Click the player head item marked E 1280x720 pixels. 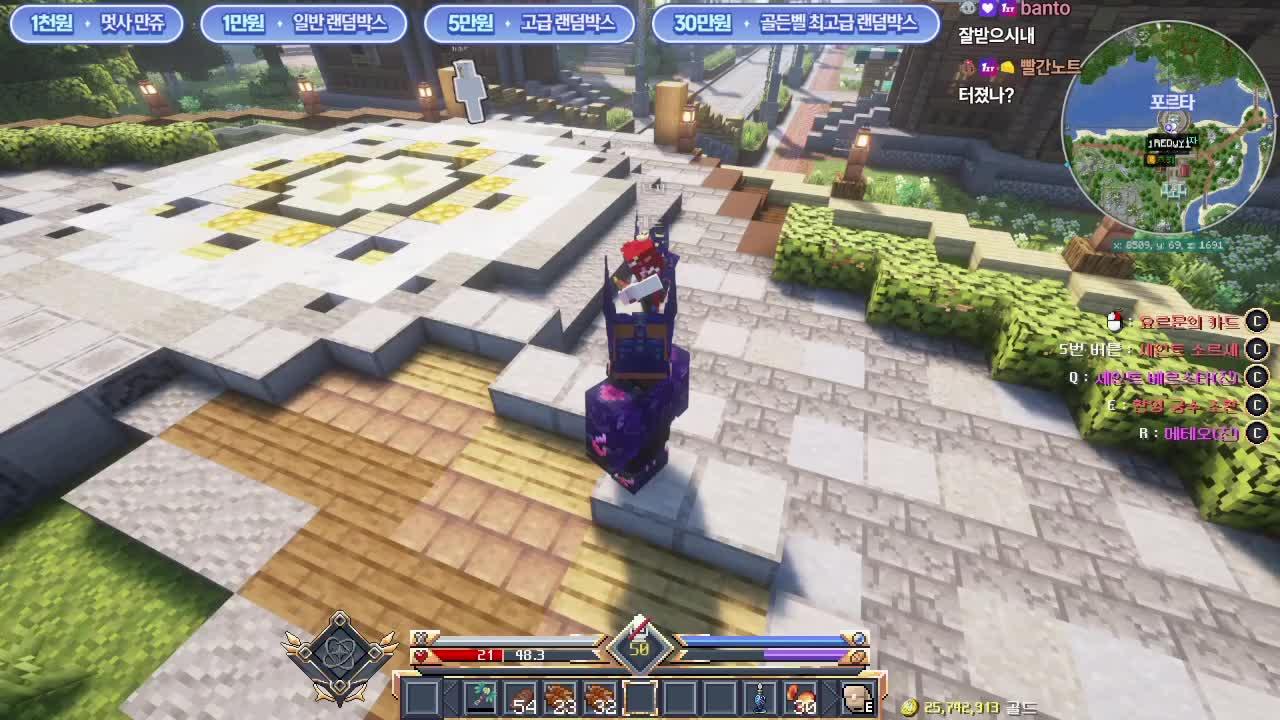click(x=856, y=695)
